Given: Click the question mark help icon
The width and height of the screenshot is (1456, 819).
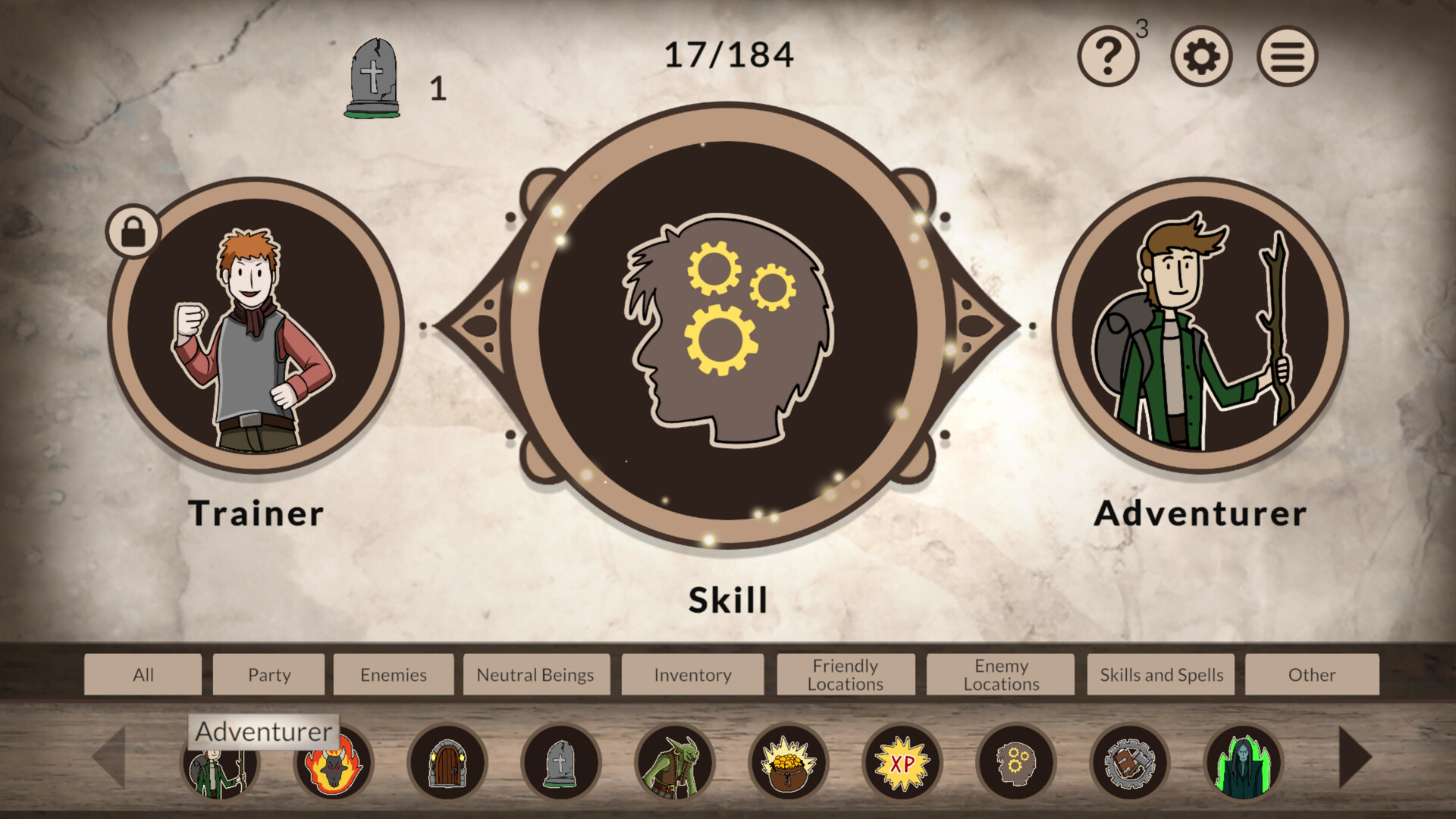Looking at the screenshot, I should coord(1109,56).
